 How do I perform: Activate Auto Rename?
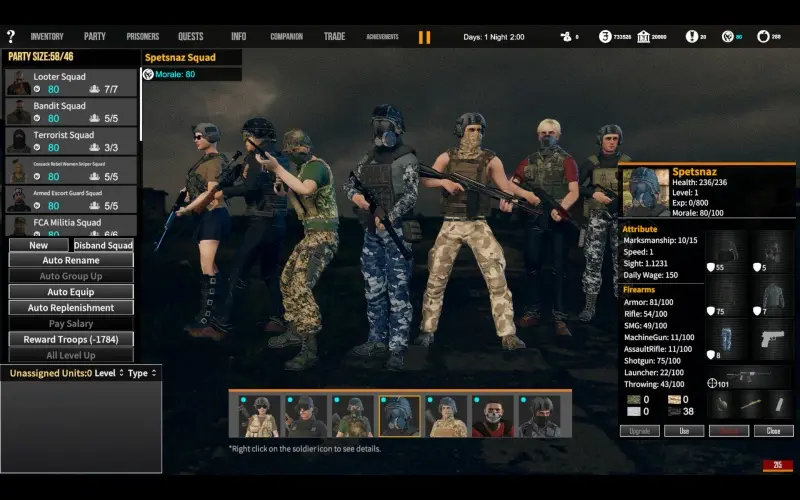click(71, 260)
